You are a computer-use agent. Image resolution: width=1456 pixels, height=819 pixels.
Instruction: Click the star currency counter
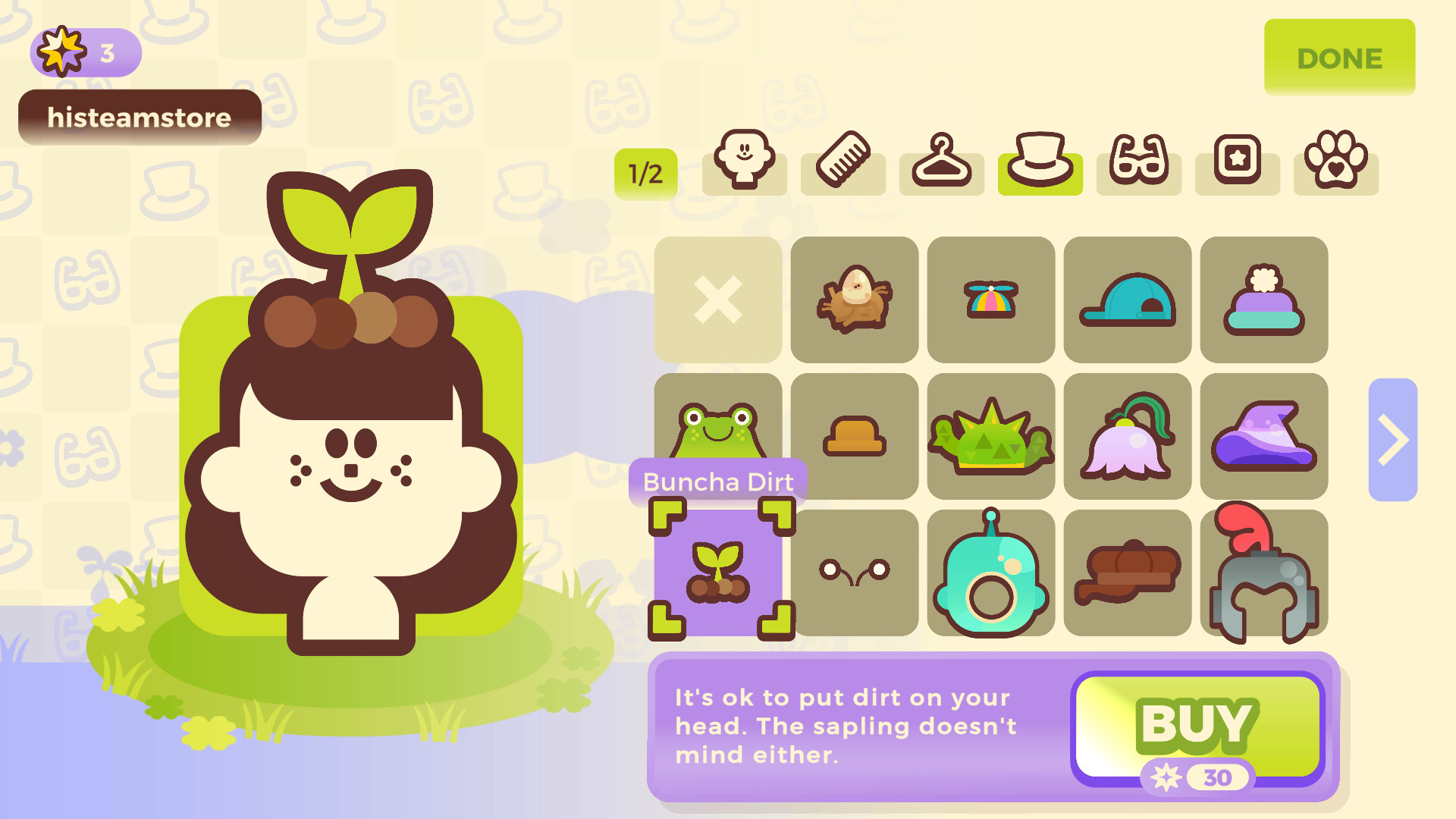click(85, 52)
